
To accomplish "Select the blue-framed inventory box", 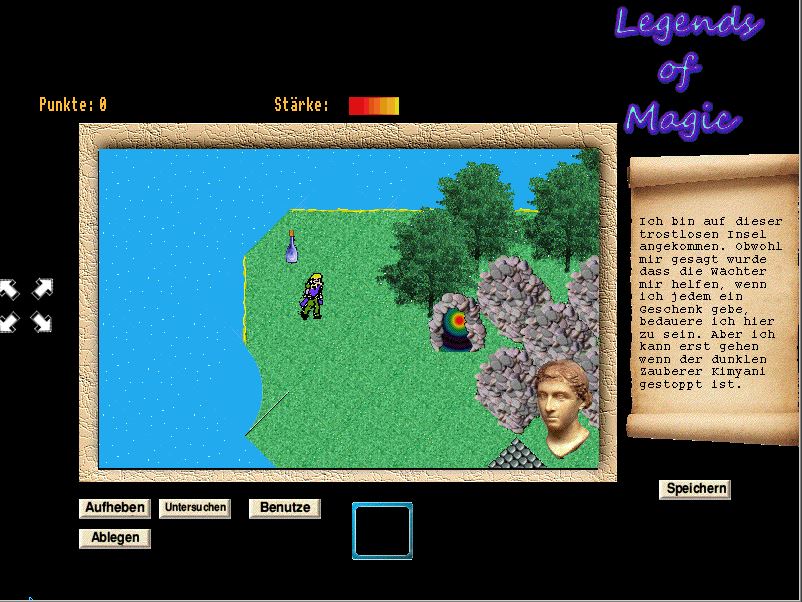I will 382,531.
